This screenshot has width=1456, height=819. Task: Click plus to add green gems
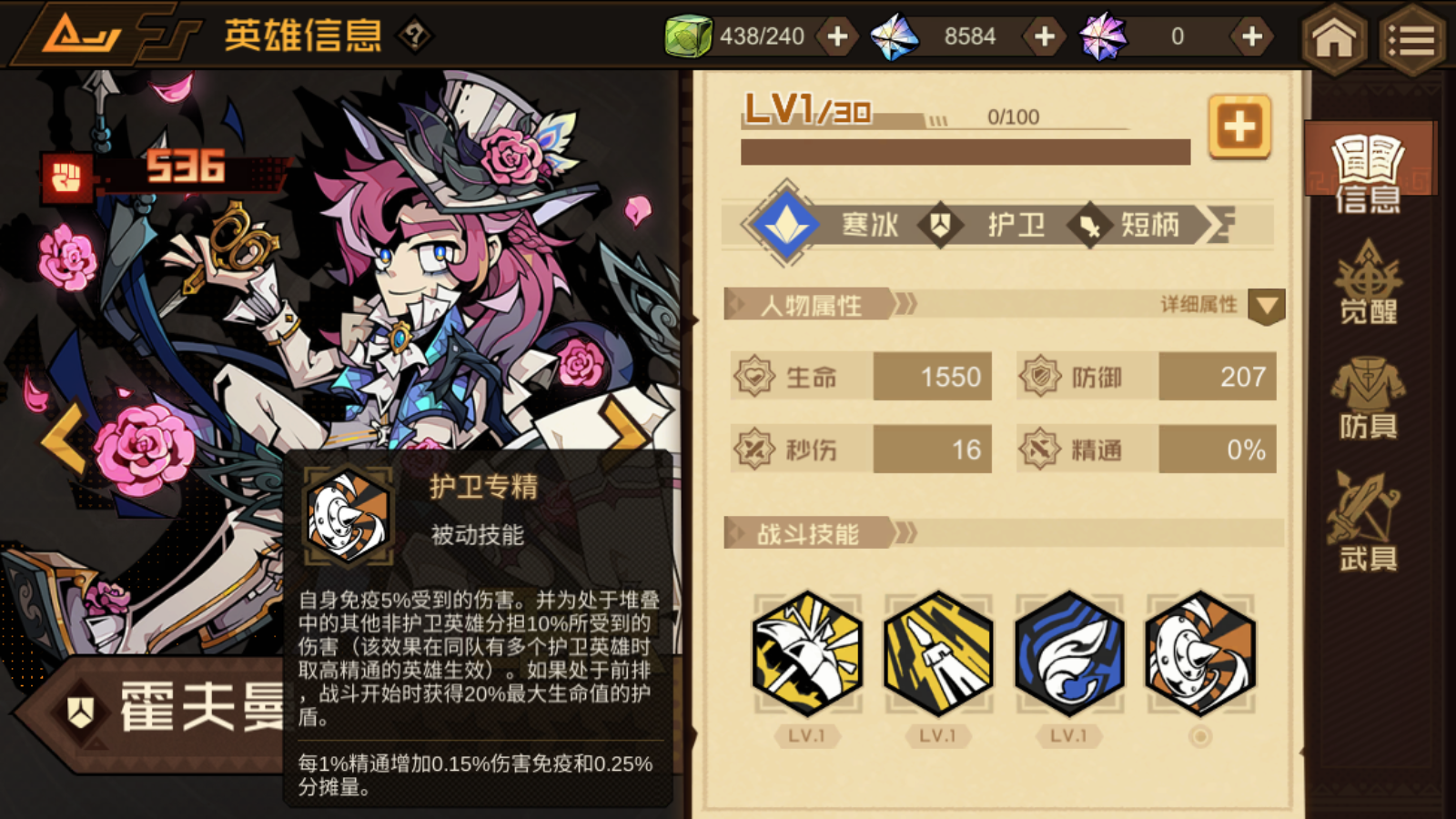click(836, 36)
